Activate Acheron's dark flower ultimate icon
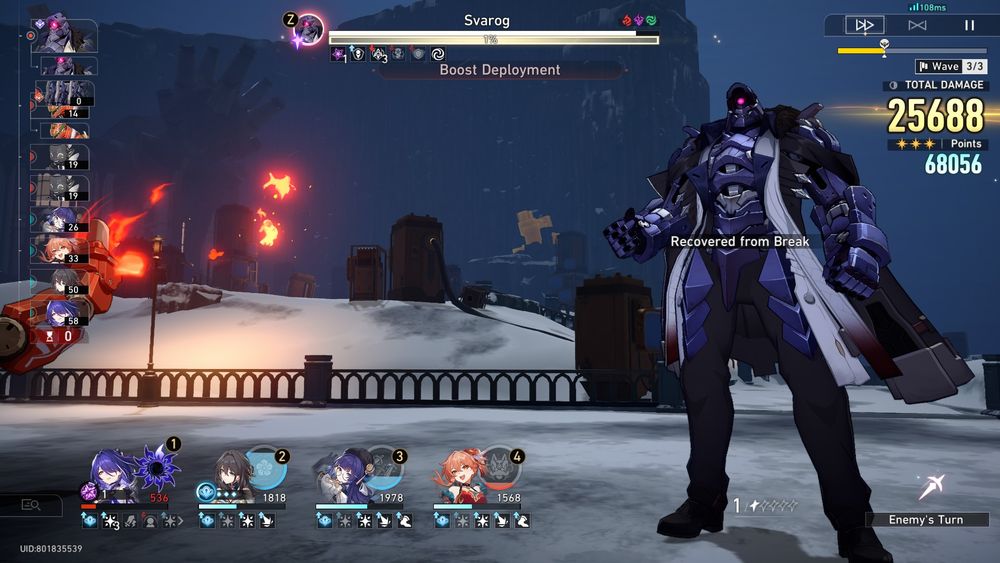Screen dimensions: 1000x563 click(x=156, y=466)
